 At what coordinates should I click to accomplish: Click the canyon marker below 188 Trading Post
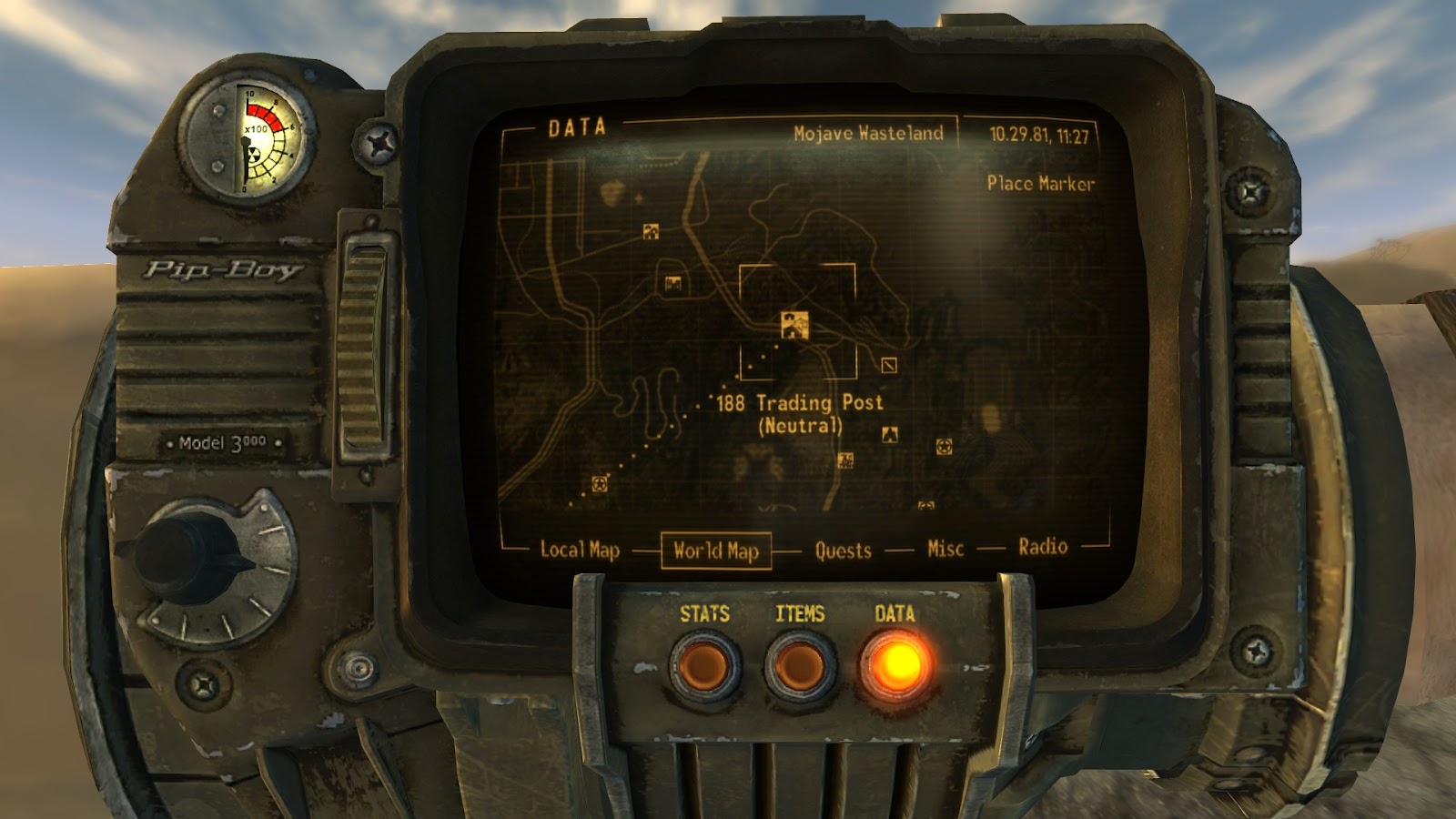pos(891,433)
